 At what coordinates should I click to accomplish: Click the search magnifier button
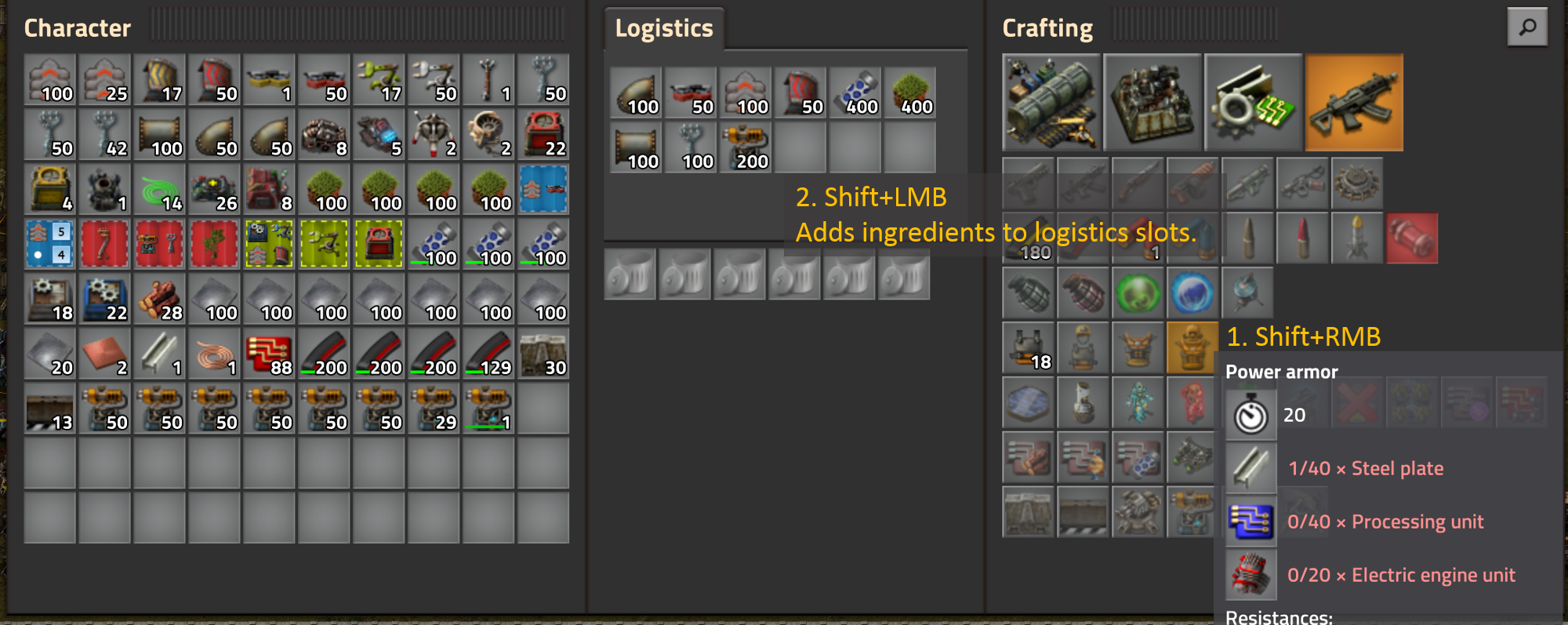(1527, 27)
